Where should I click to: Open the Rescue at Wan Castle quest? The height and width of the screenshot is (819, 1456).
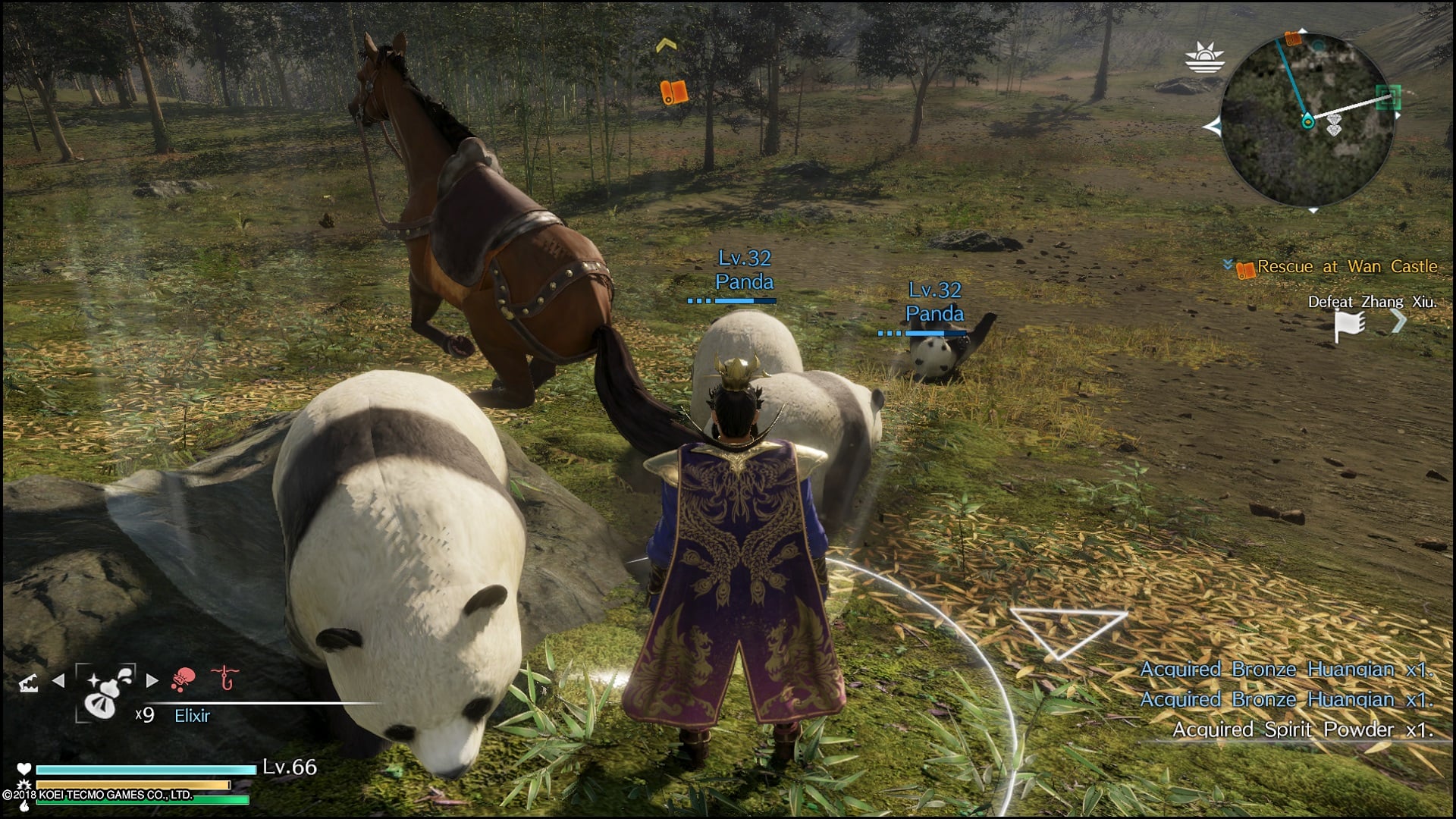tap(1346, 267)
